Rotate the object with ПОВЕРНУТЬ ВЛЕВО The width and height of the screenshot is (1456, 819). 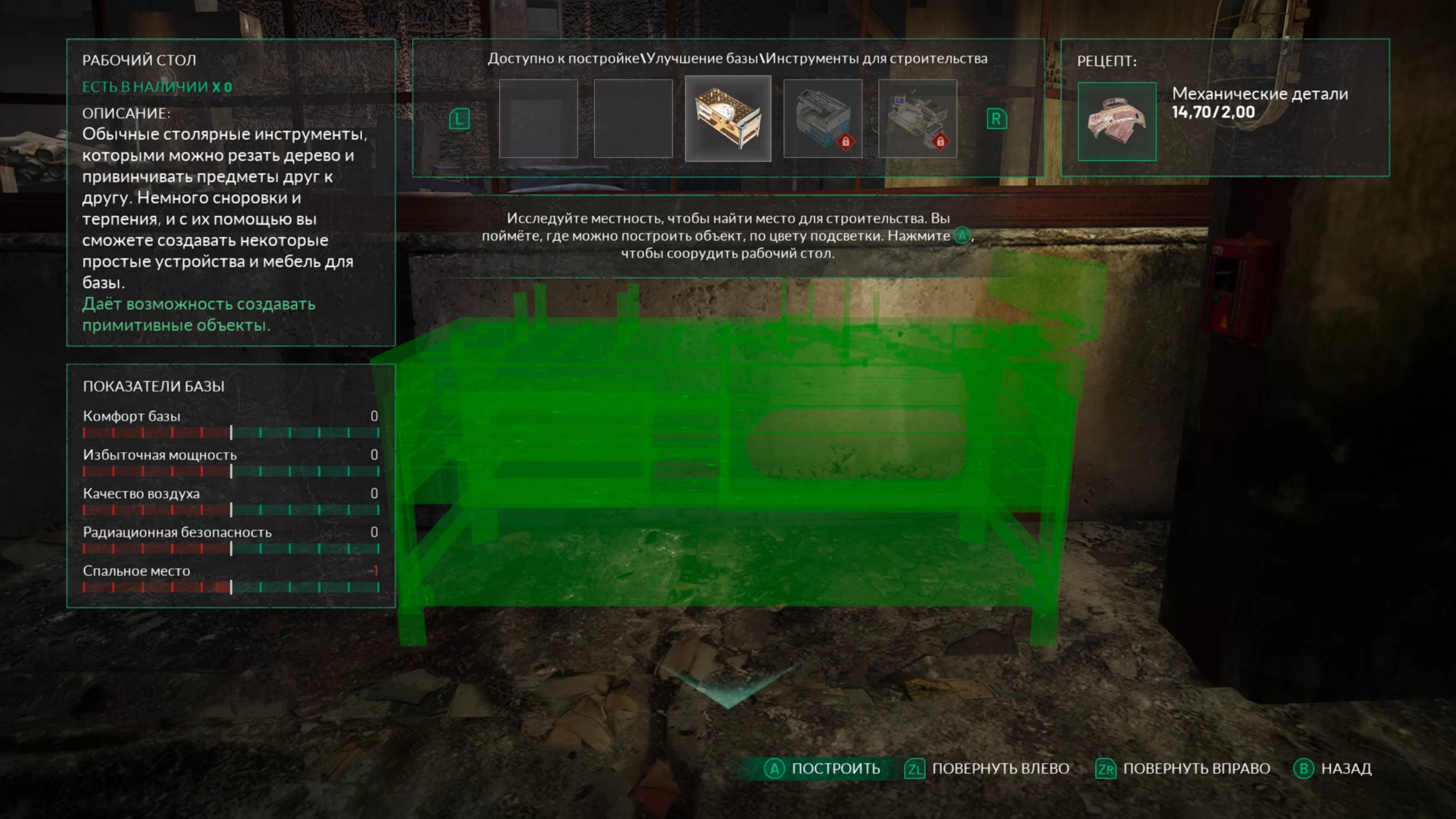pyautogui.click(x=987, y=769)
